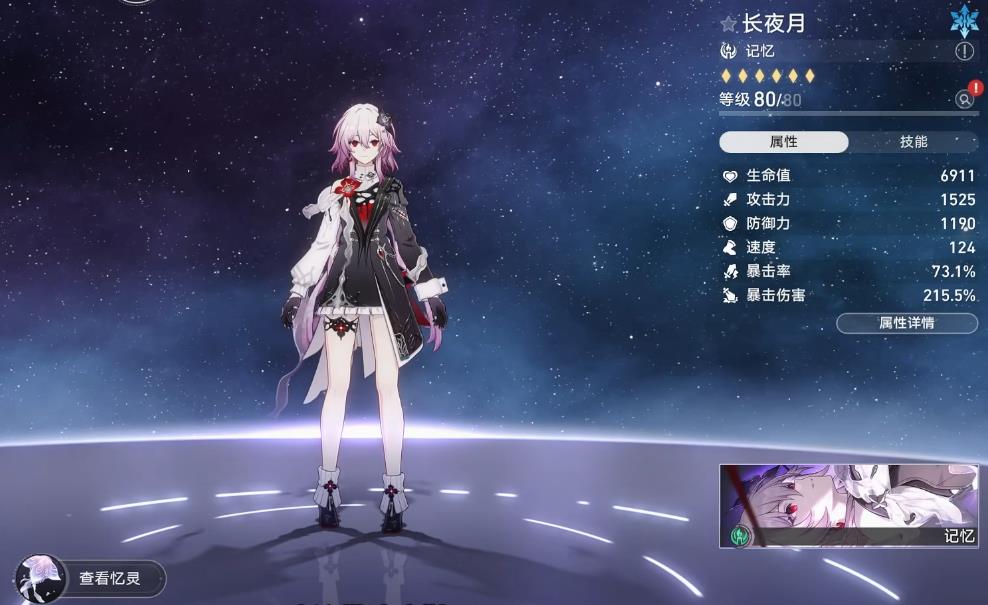The width and height of the screenshot is (988, 605).
Task: Select the 属性 (Attributes) tab
Action: [x=784, y=142]
